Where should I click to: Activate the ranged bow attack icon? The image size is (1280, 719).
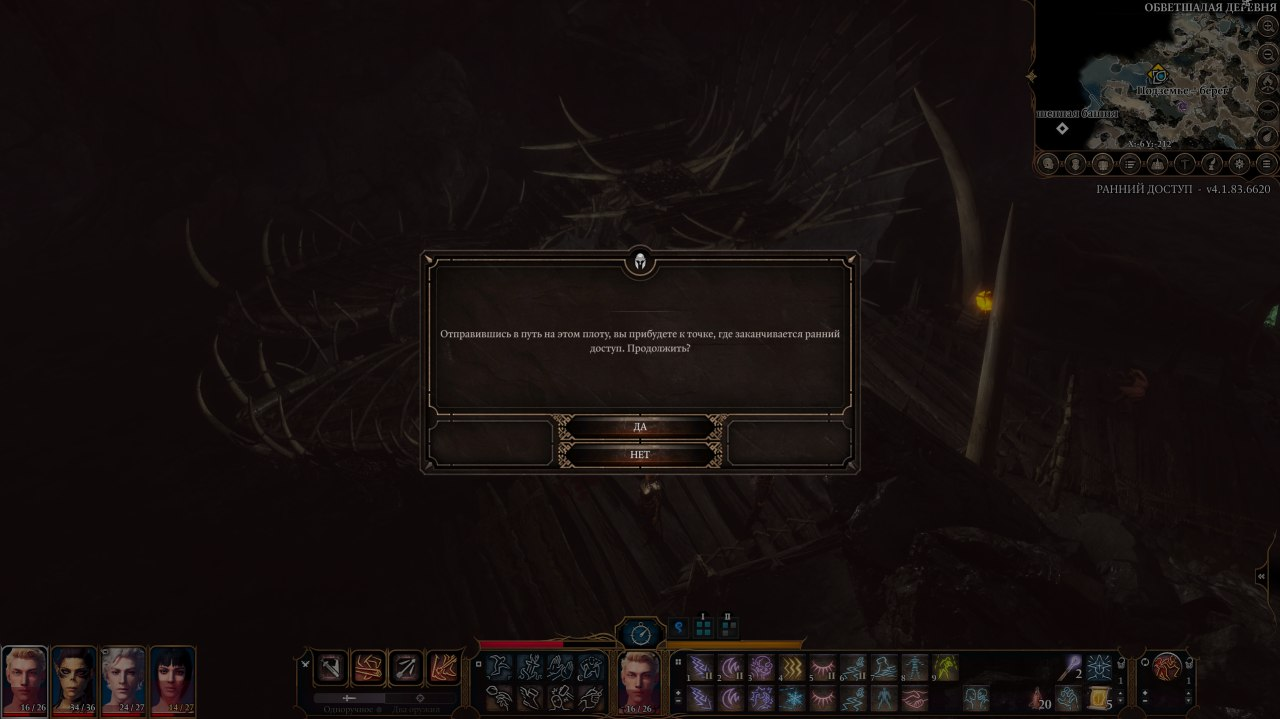point(406,667)
